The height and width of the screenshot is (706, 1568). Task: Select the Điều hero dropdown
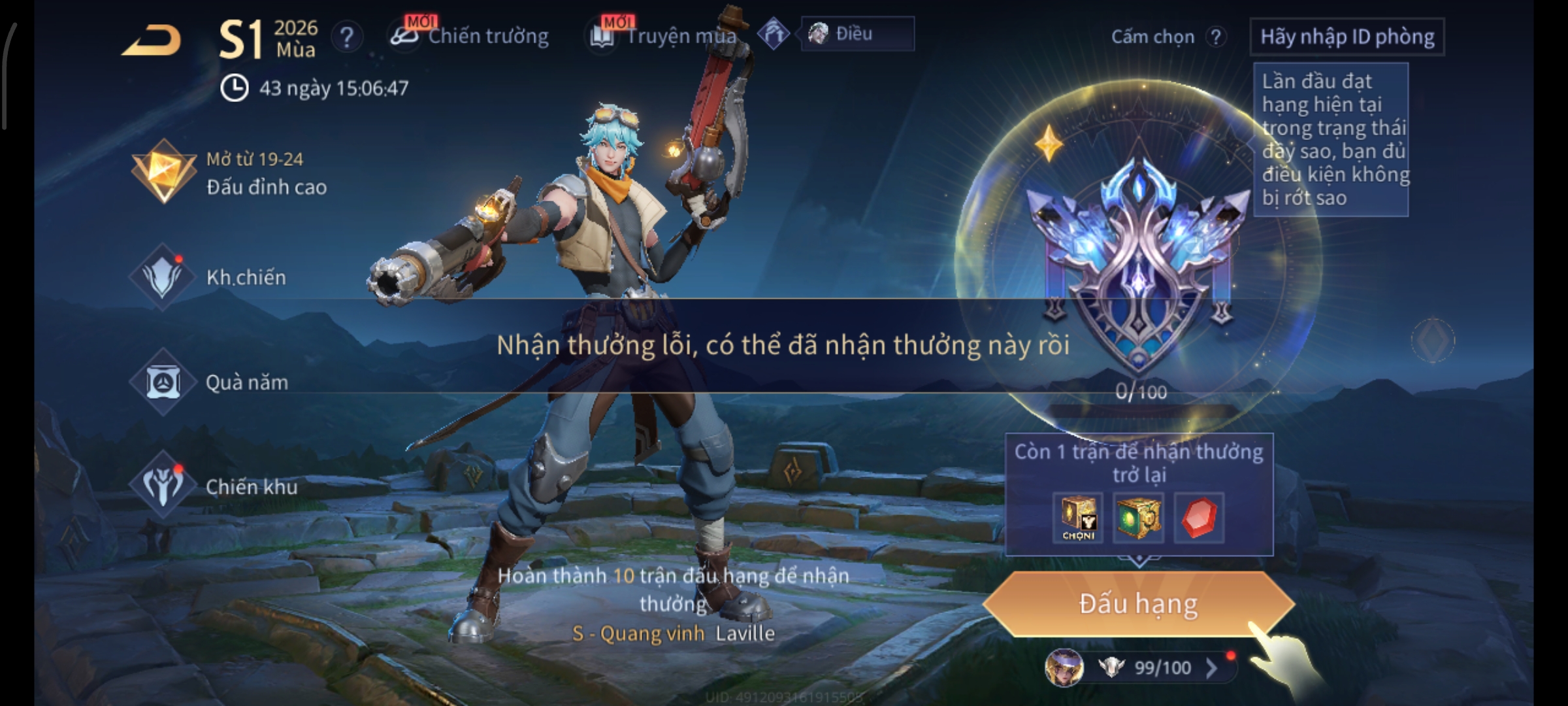857,34
